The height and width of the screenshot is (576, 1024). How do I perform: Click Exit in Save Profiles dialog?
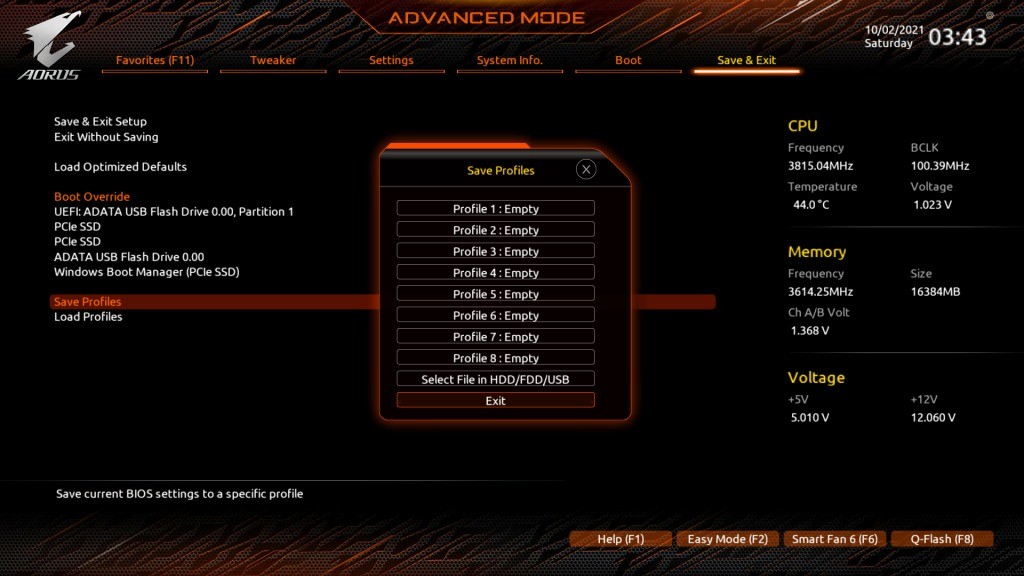(495, 401)
